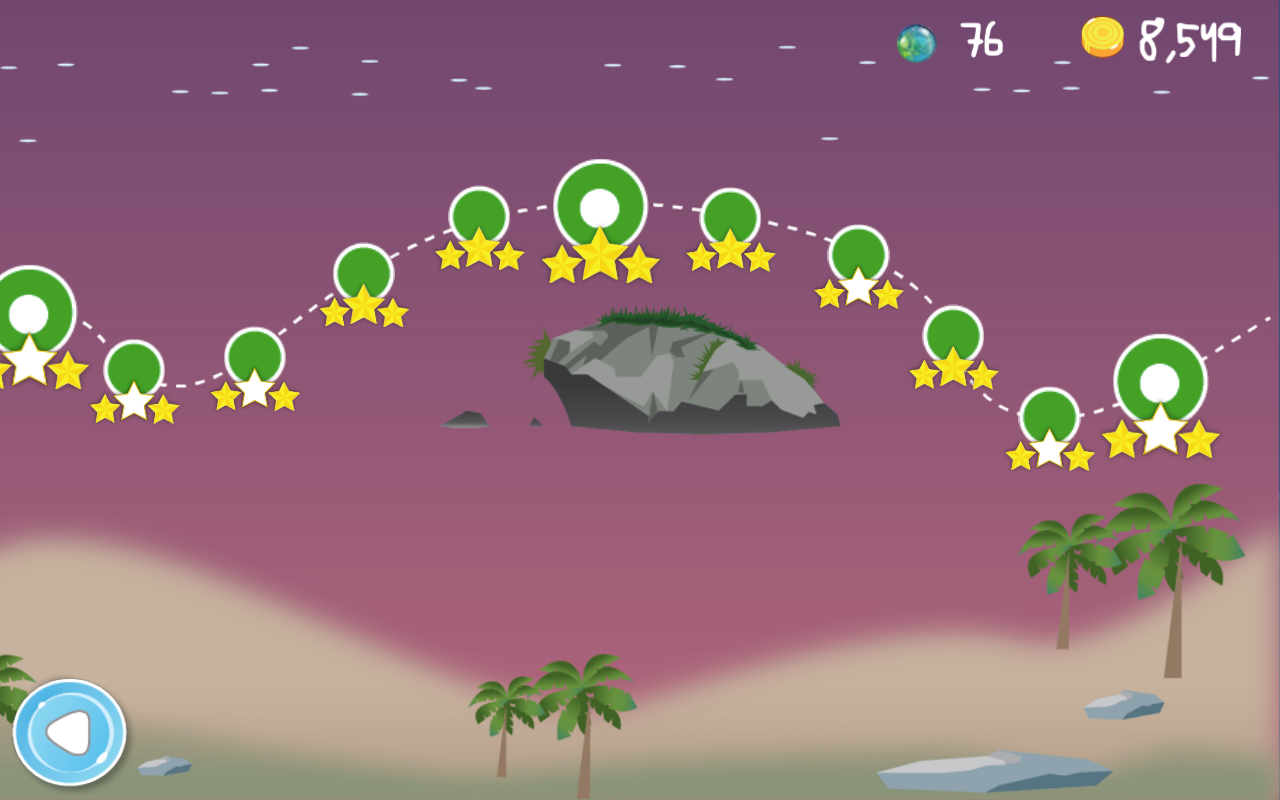Viewport: 1280px width, 800px height.
Task: Pick the small level just before the big three-gold-star level
Action: [x=479, y=216]
